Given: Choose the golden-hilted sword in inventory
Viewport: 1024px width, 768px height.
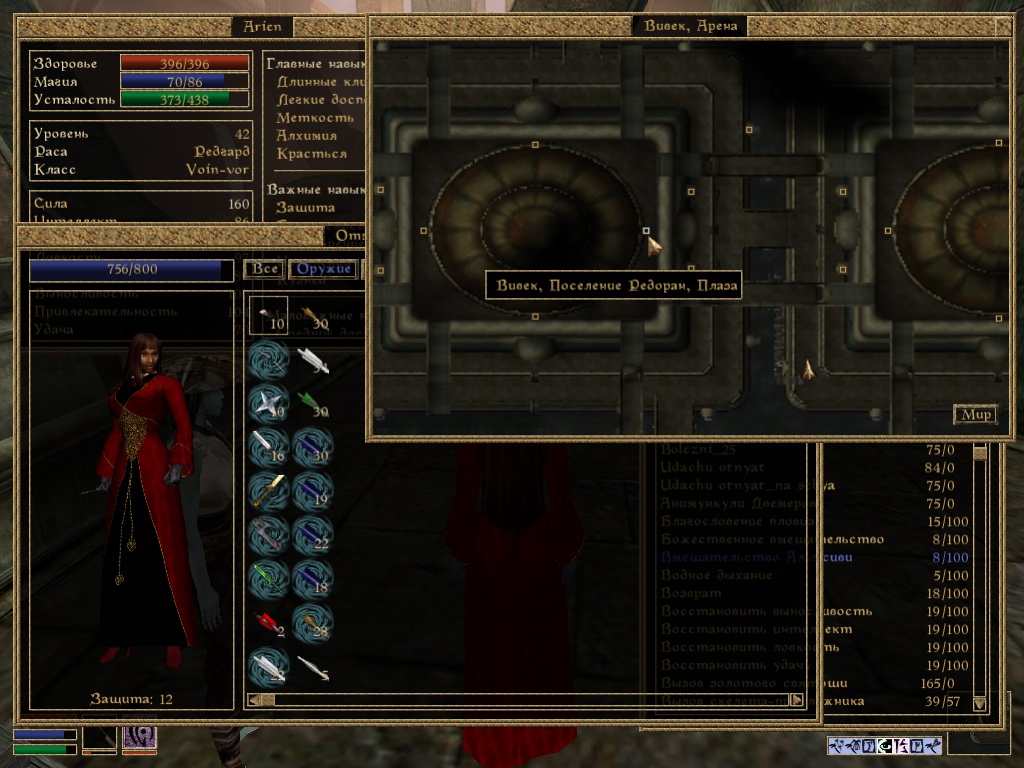Looking at the screenshot, I should coord(269,490).
